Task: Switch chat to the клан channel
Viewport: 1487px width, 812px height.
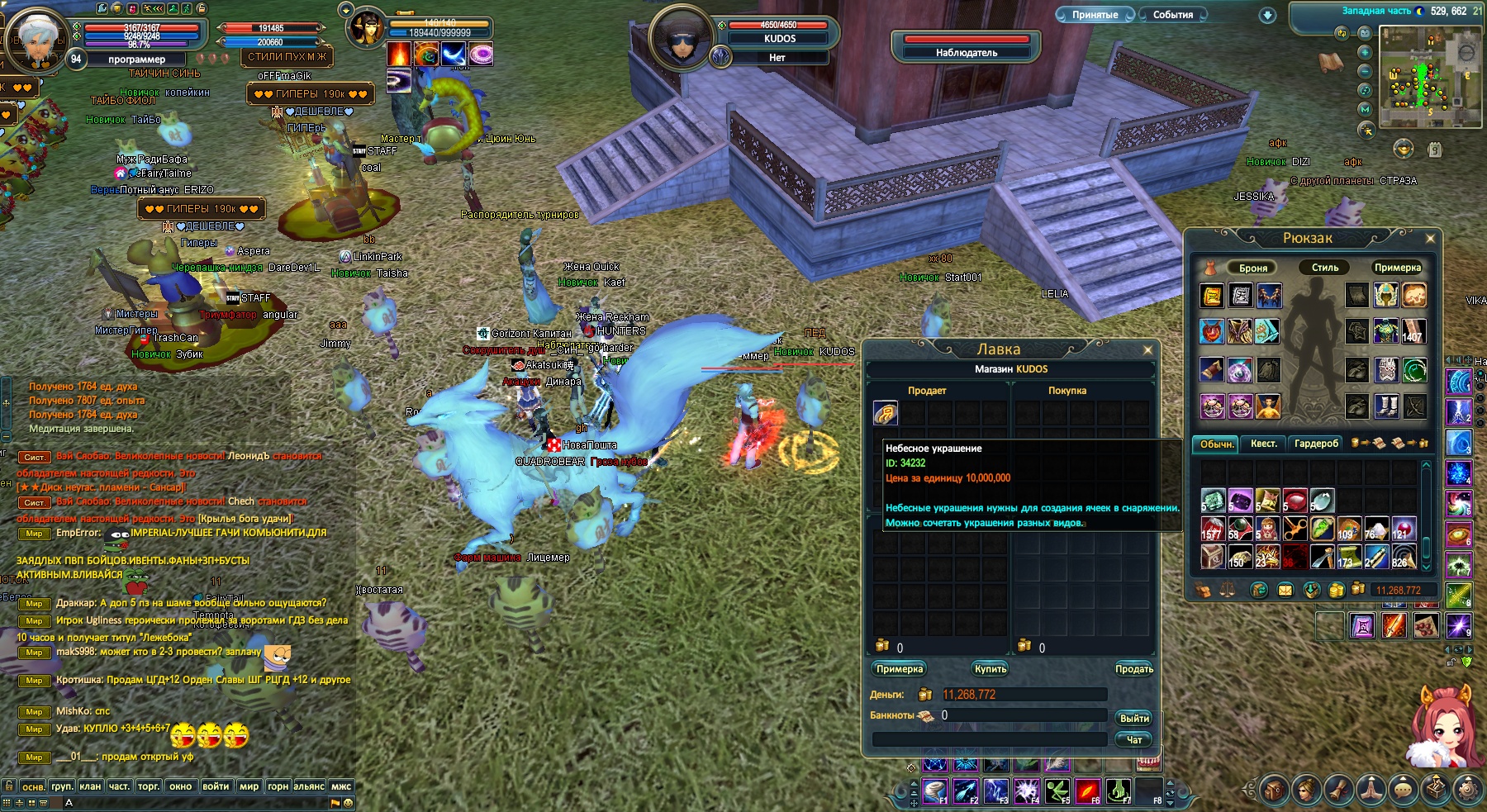Action: [90, 786]
